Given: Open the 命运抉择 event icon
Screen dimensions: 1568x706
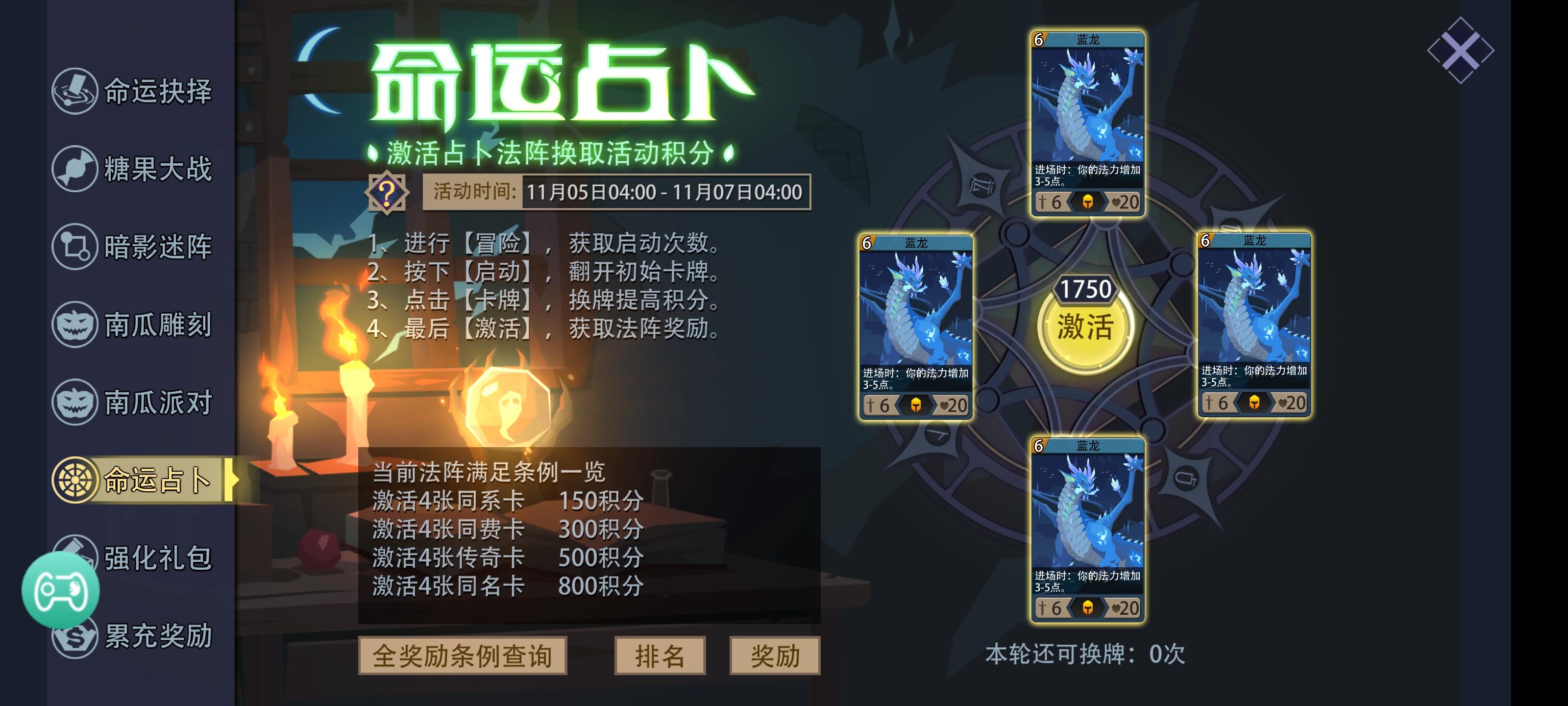Looking at the screenshot, I should click(76, 91).
